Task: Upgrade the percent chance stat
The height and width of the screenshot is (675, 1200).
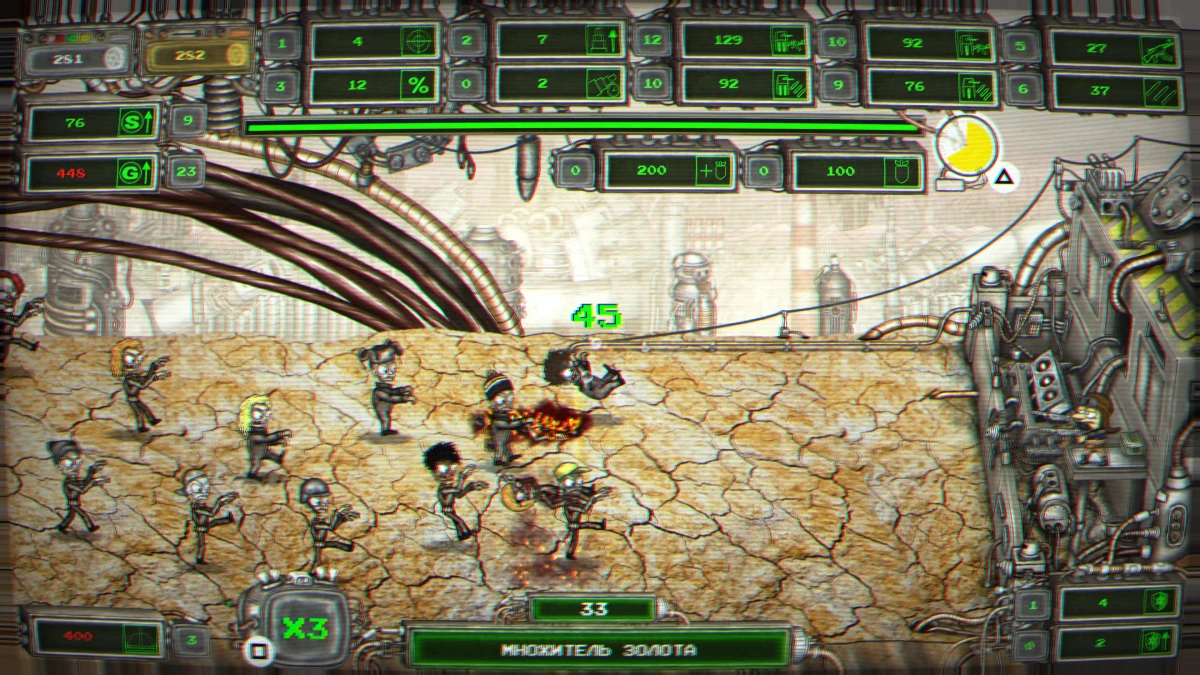Action: coord(375,85)
